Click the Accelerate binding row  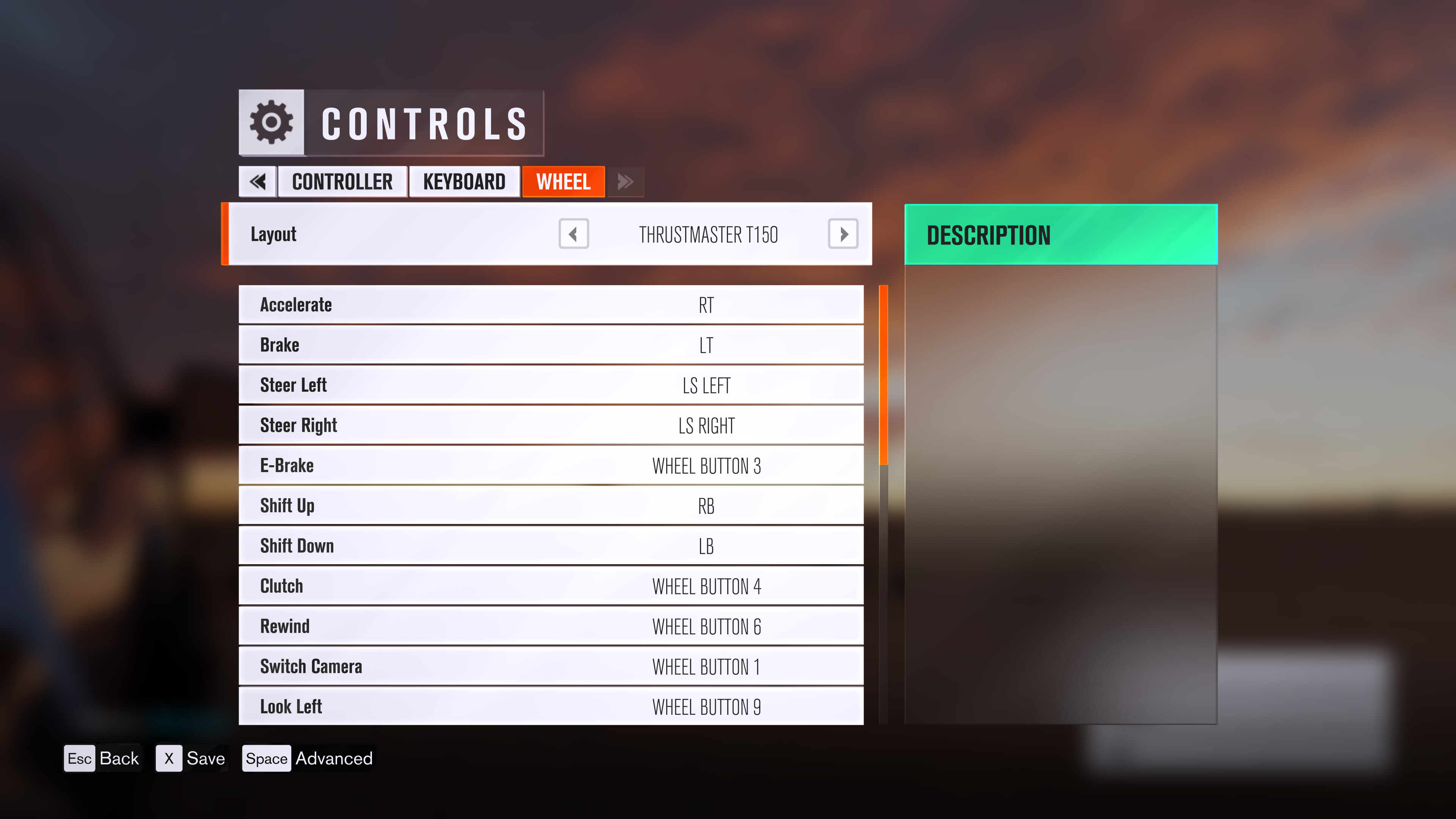551,304
